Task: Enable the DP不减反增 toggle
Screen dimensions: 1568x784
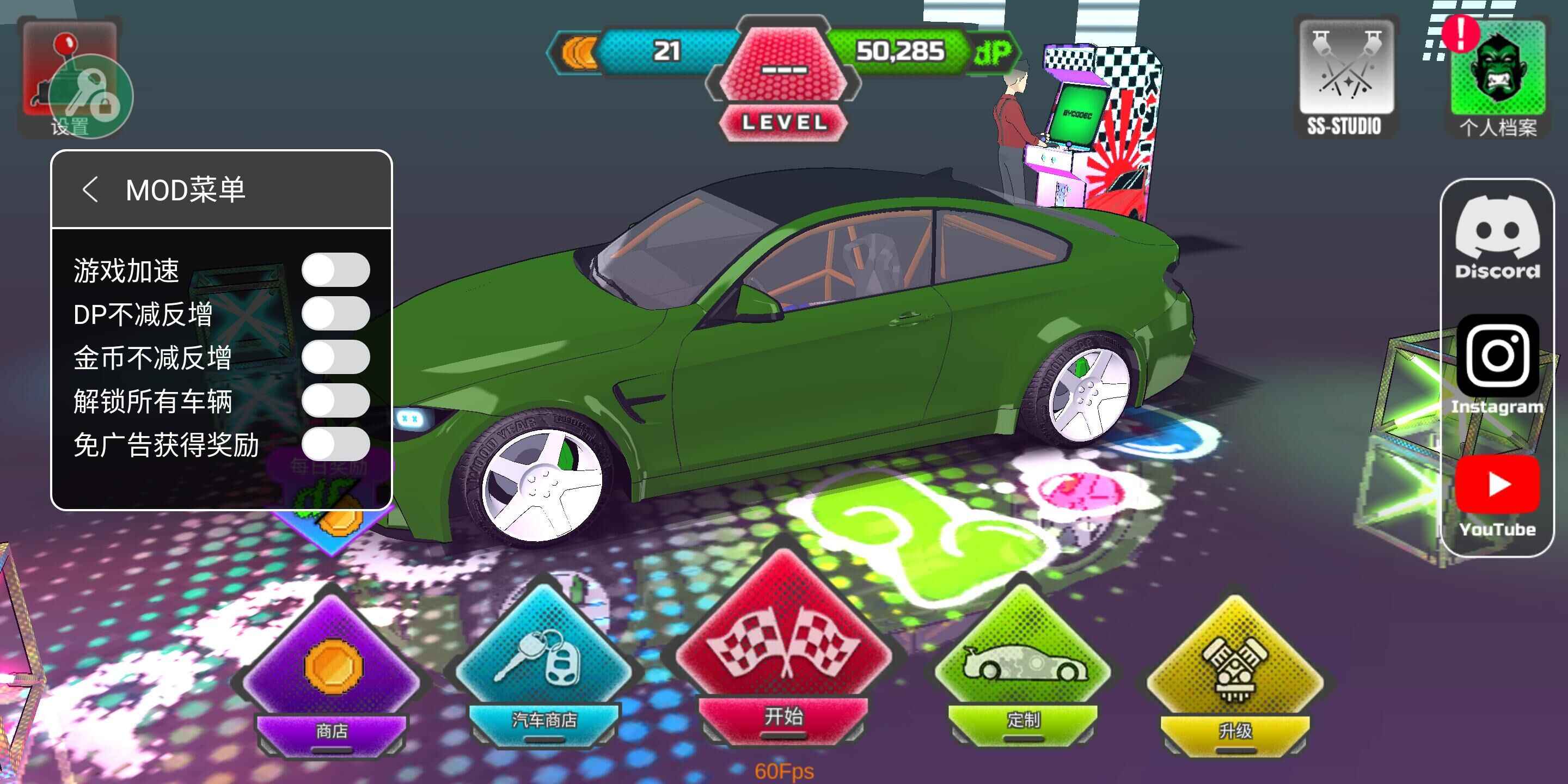Action: point(335,314)
